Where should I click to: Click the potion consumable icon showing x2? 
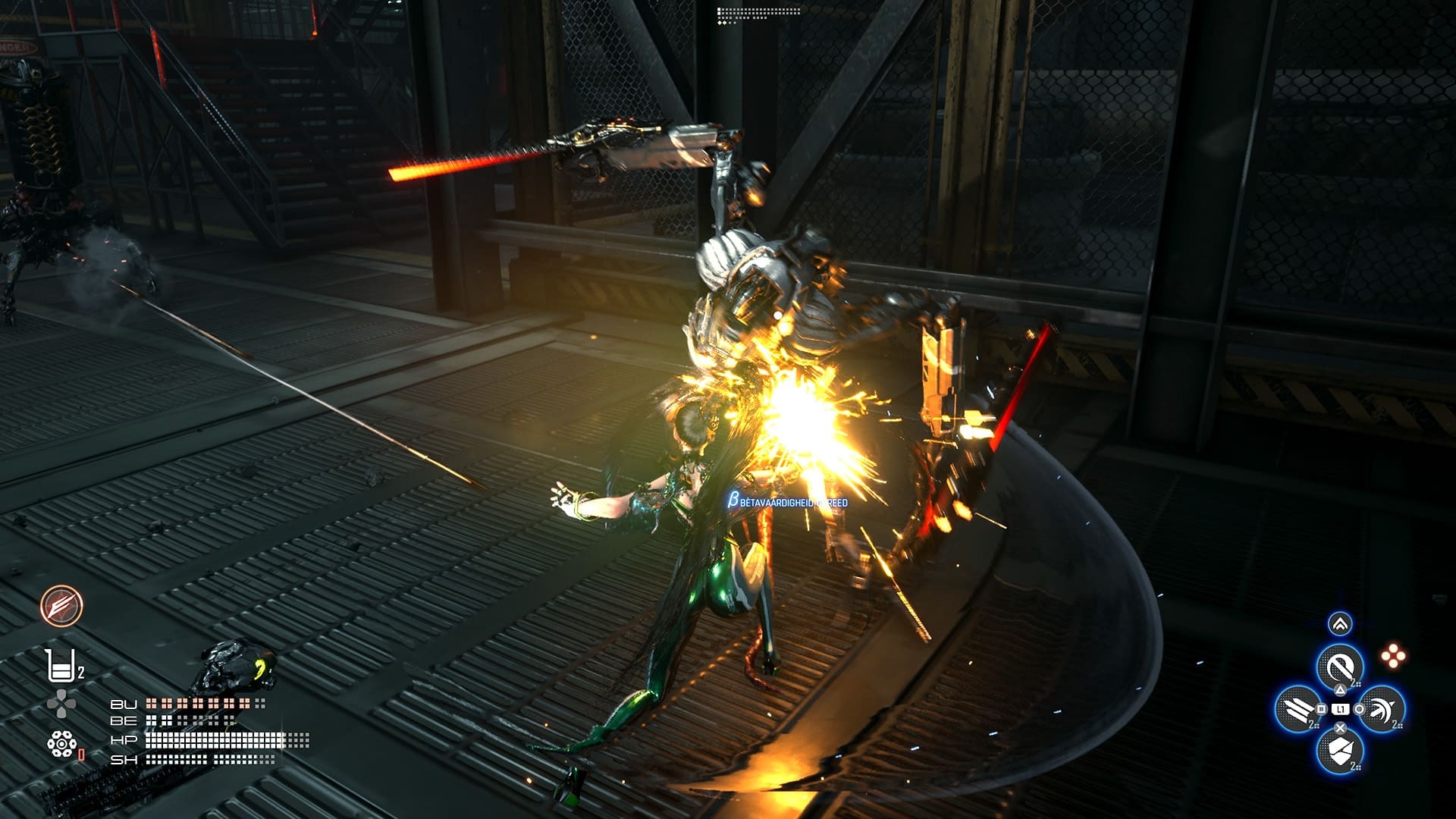pos(63,666)
